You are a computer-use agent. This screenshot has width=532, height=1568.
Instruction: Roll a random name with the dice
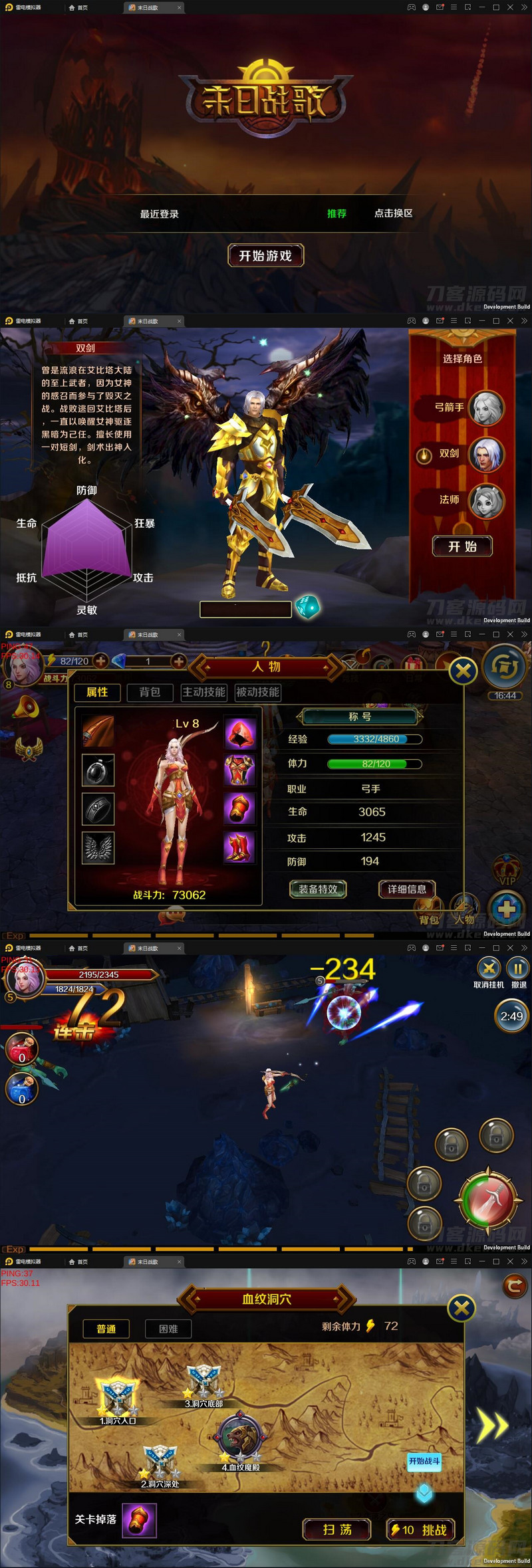(x=307, y=607)
